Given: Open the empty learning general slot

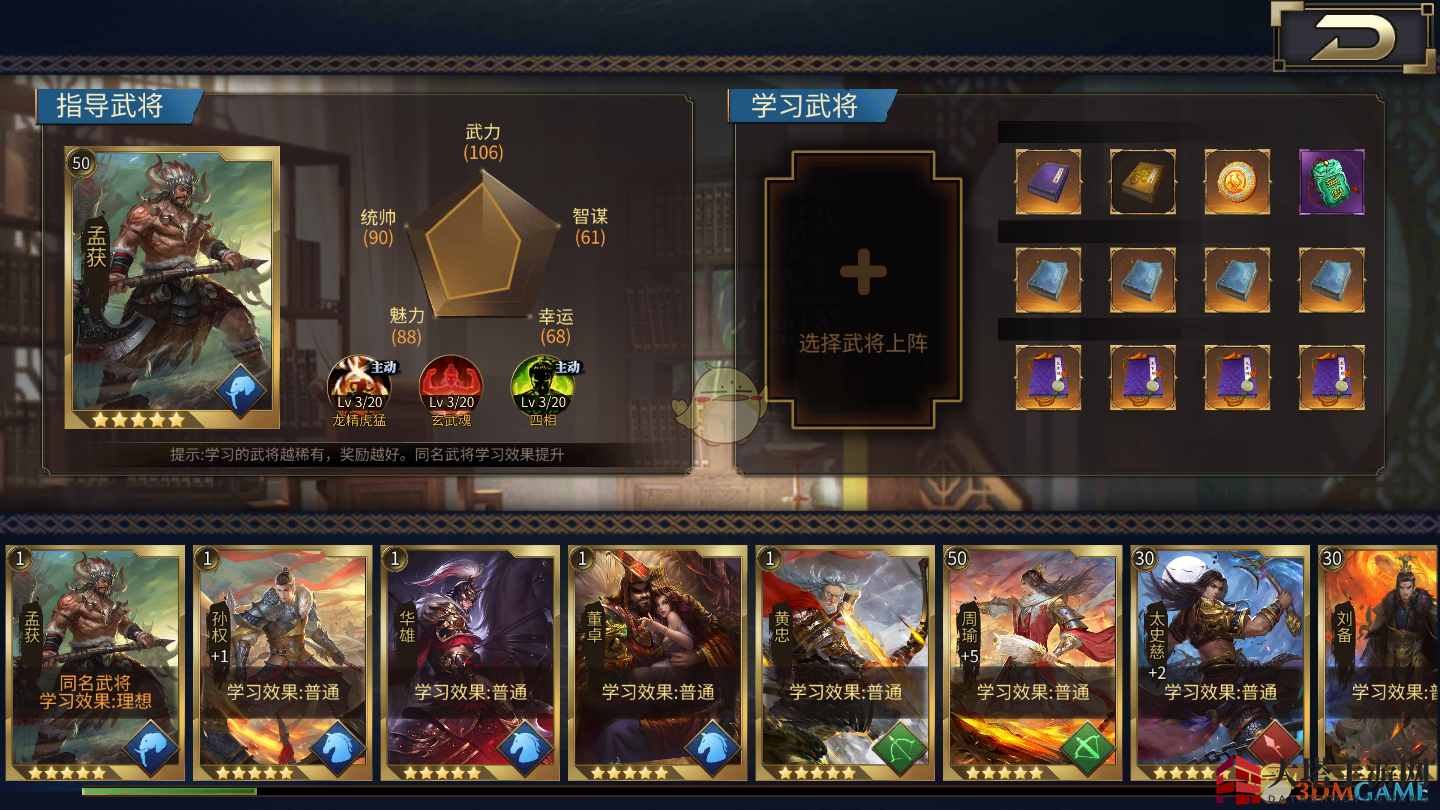Looking at the screenshot, I should [x=863, y=290].
